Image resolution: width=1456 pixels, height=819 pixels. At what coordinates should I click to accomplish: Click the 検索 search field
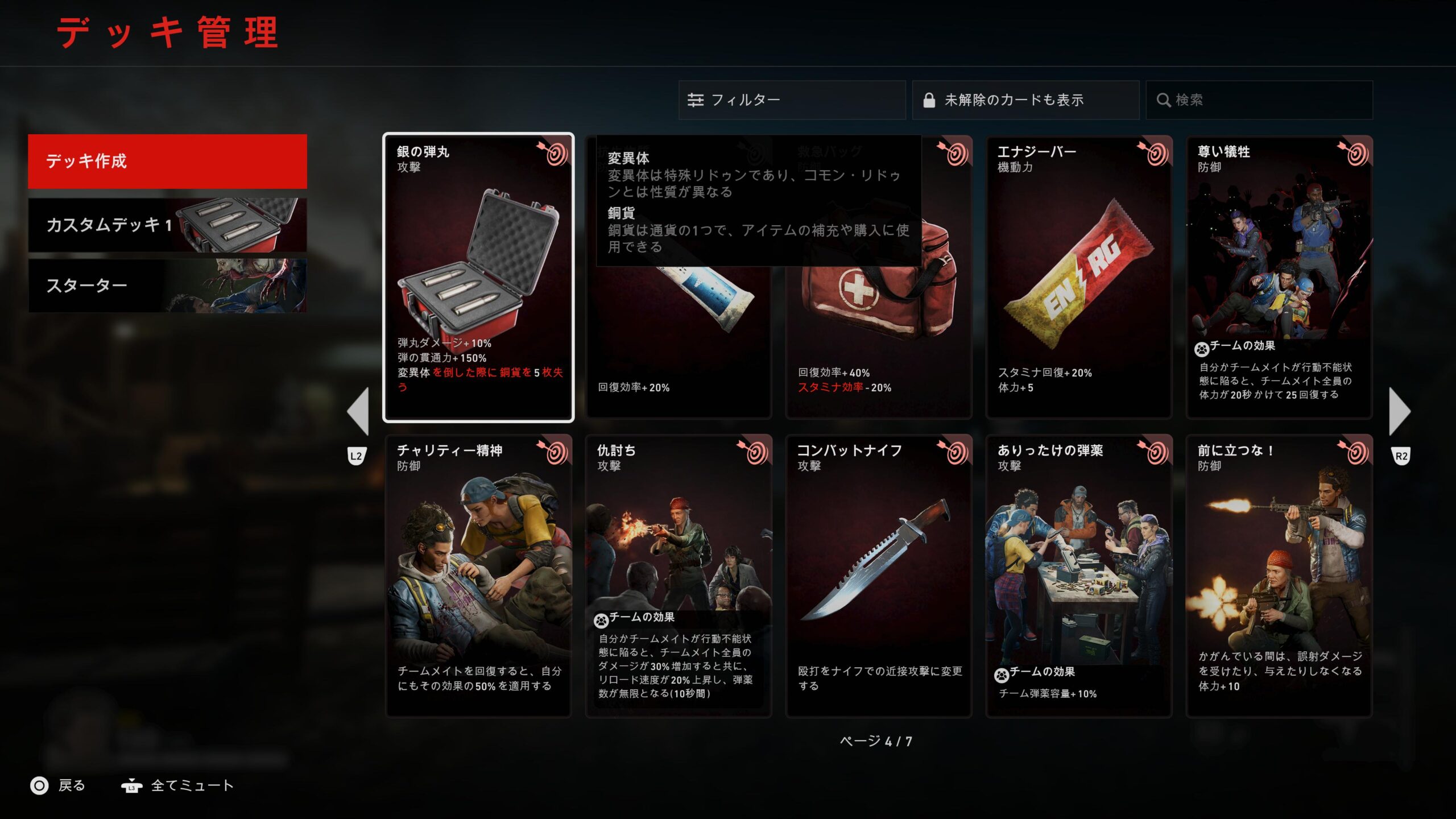point(1259,100)
